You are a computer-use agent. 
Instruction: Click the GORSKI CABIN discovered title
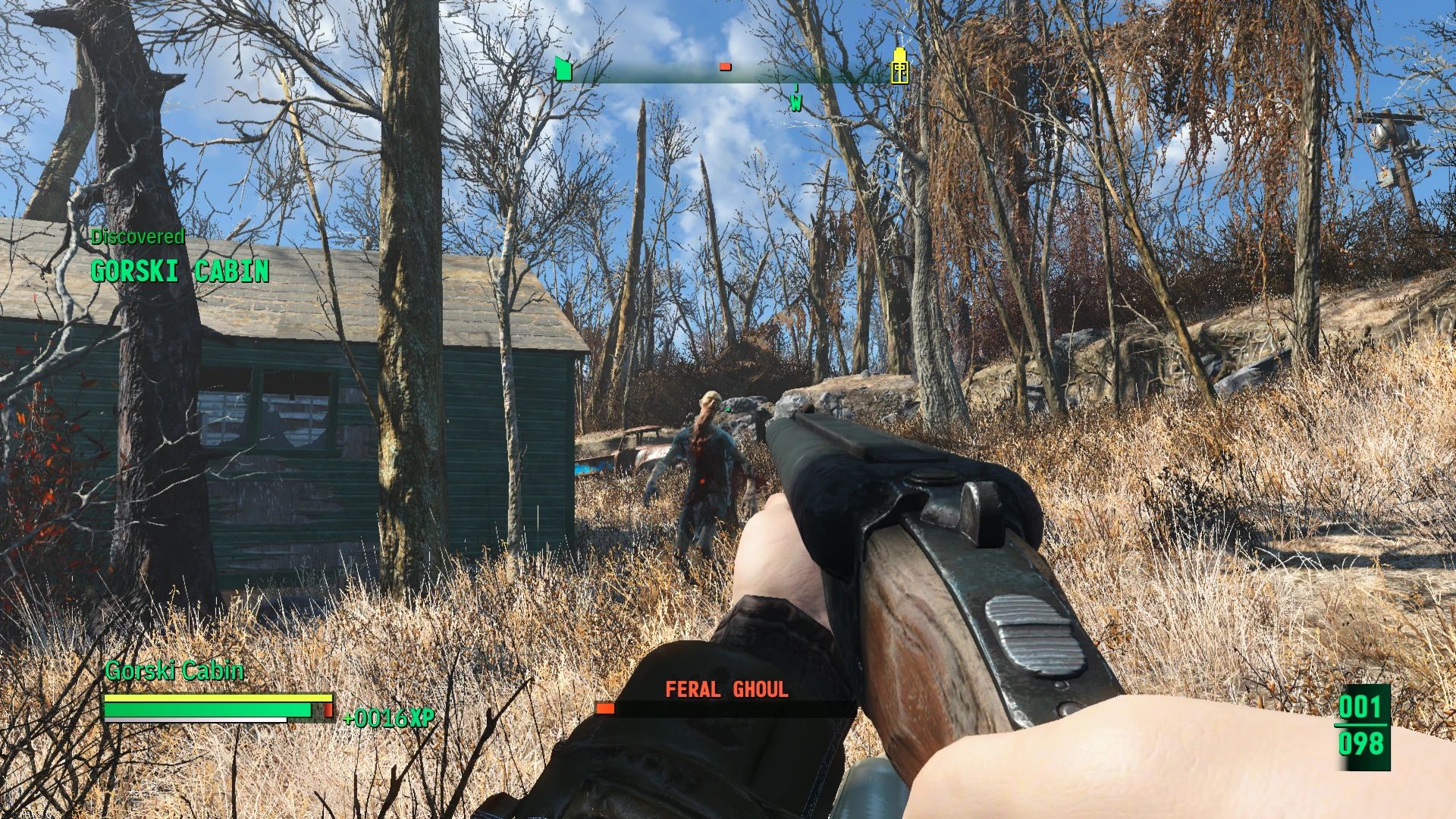point(180,268)
